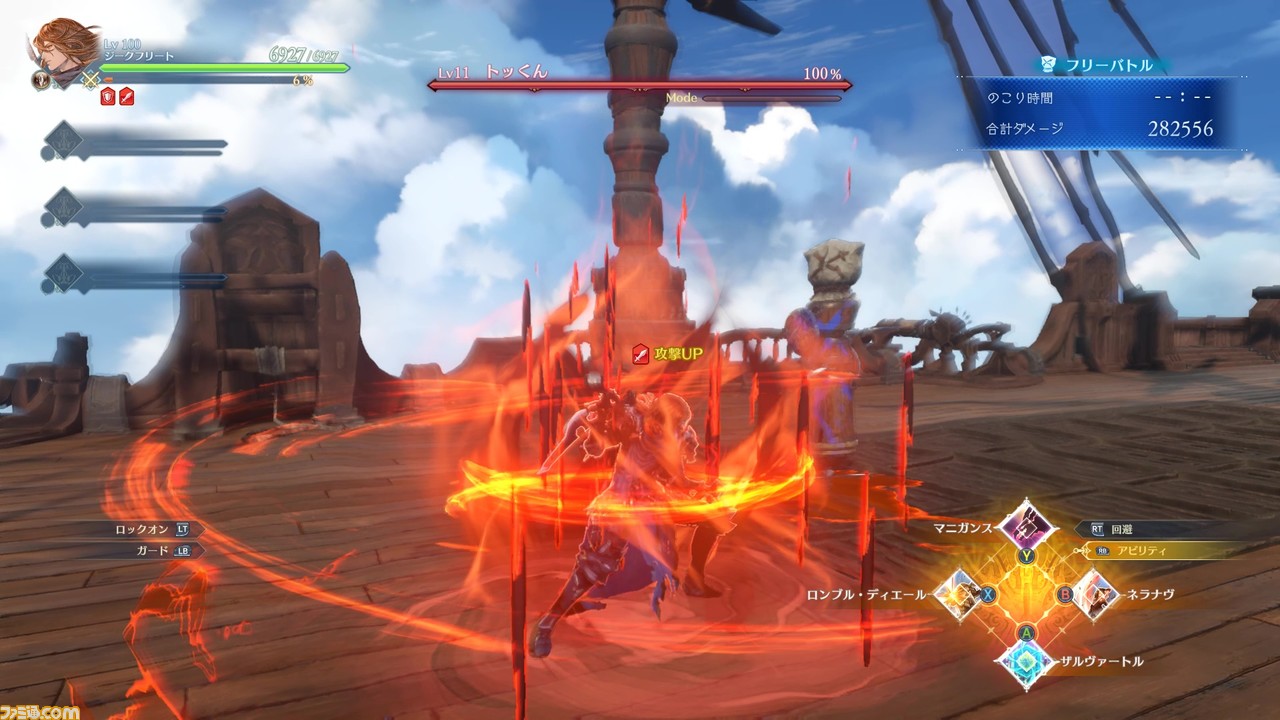Use the ロンブル・ディエール skill icon
The image size is (1280, 720).
click(959, 594)
